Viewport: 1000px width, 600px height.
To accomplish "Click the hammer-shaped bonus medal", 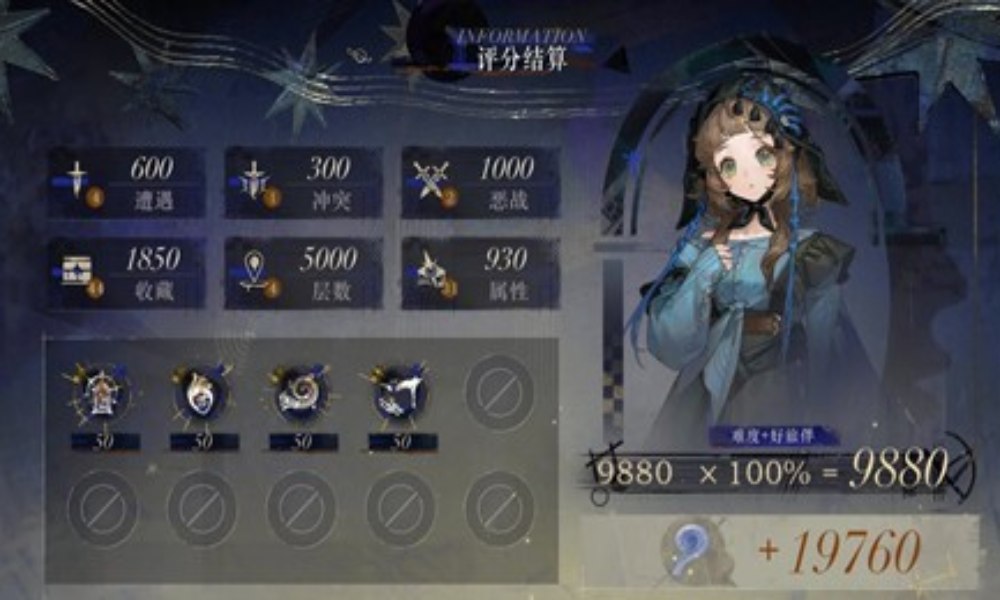I will click(401, 392).
